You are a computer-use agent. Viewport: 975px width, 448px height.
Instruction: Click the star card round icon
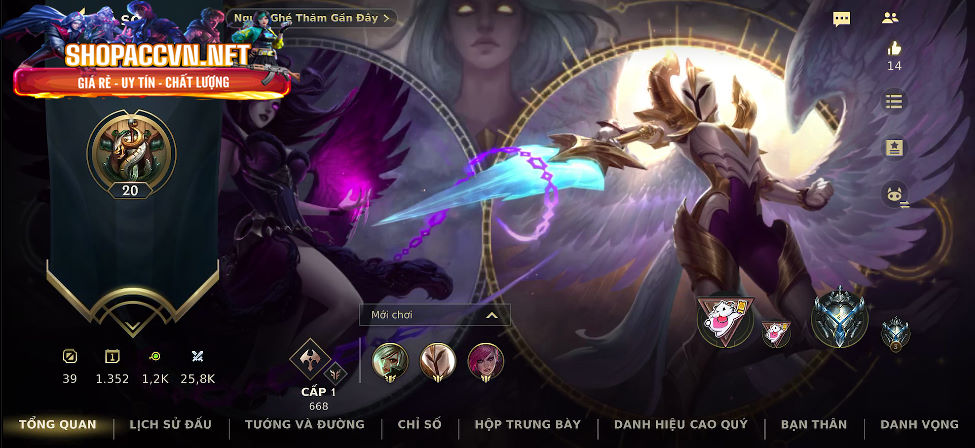tap(894, 148)
